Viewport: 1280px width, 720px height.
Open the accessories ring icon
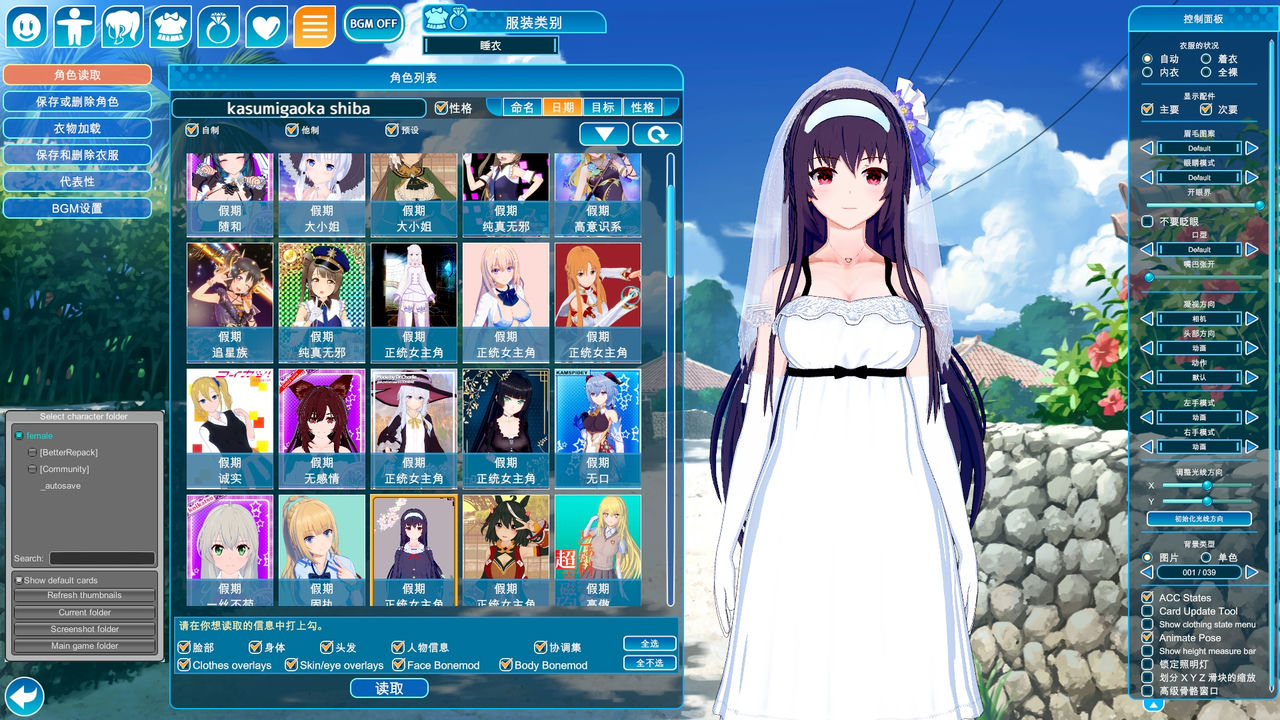point(217,25)
